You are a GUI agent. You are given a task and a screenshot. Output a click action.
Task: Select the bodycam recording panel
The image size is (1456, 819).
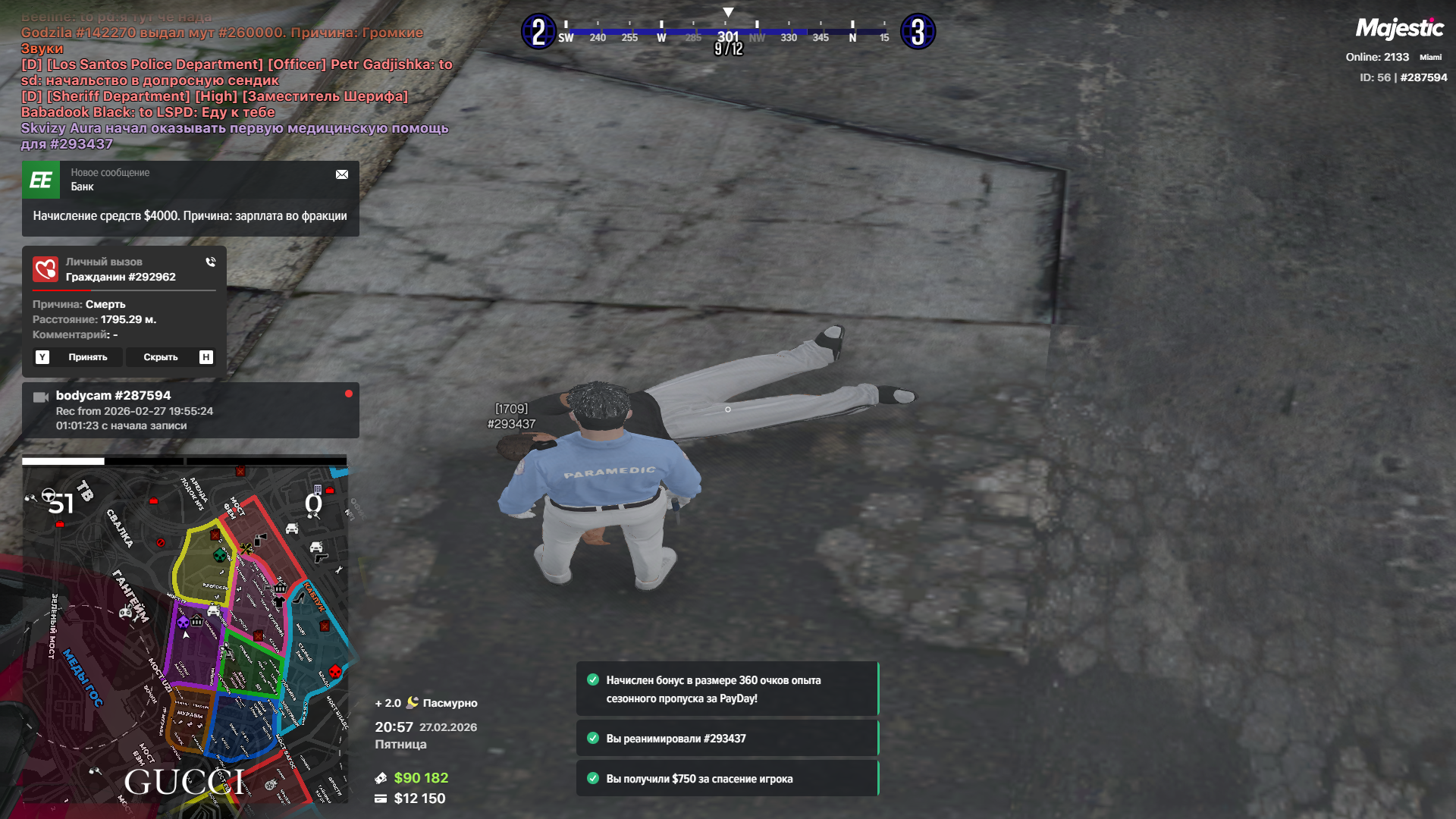pyautogui.click(x=190, y=410)
